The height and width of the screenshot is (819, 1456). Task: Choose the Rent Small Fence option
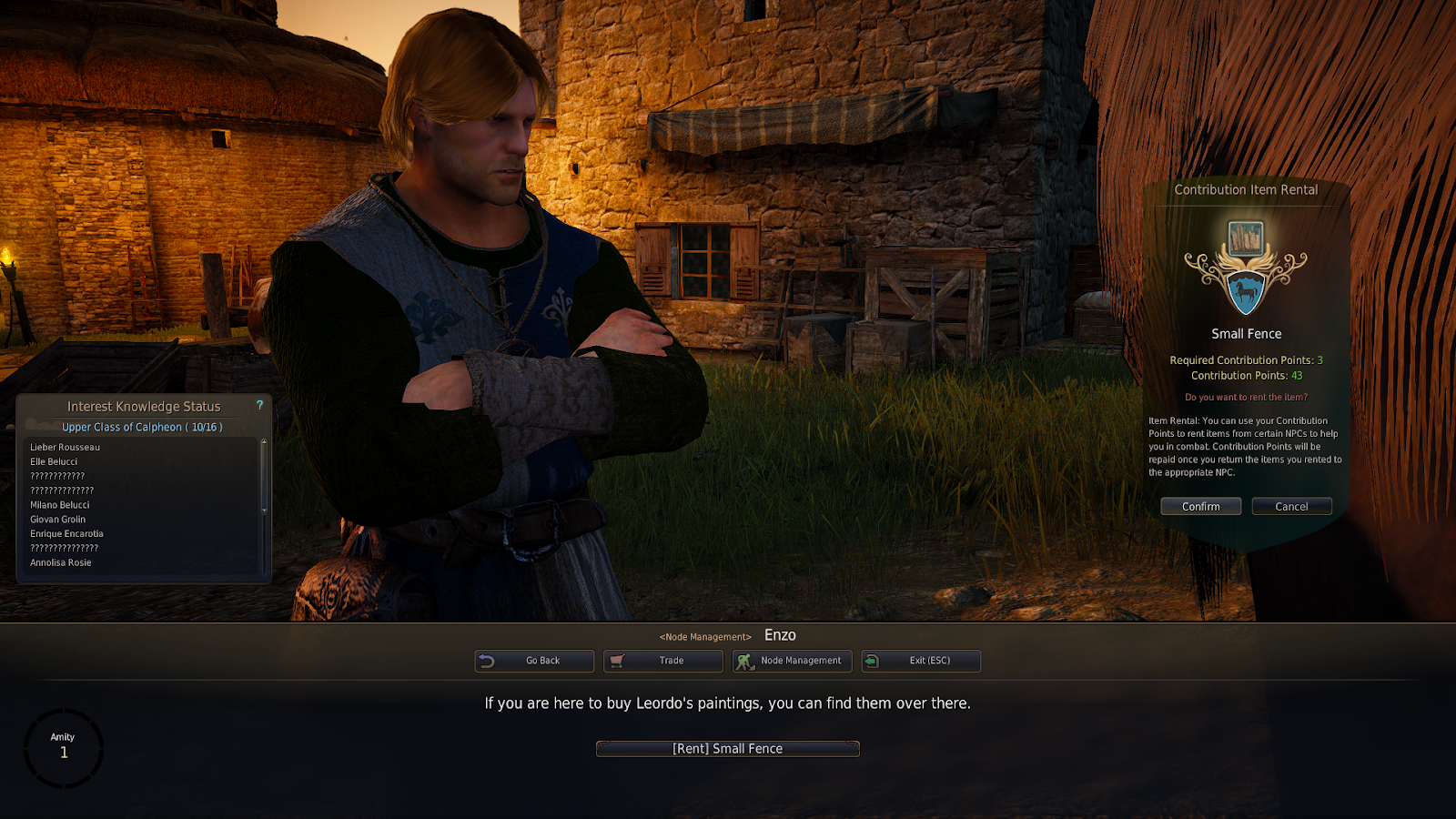click(727, 749)
